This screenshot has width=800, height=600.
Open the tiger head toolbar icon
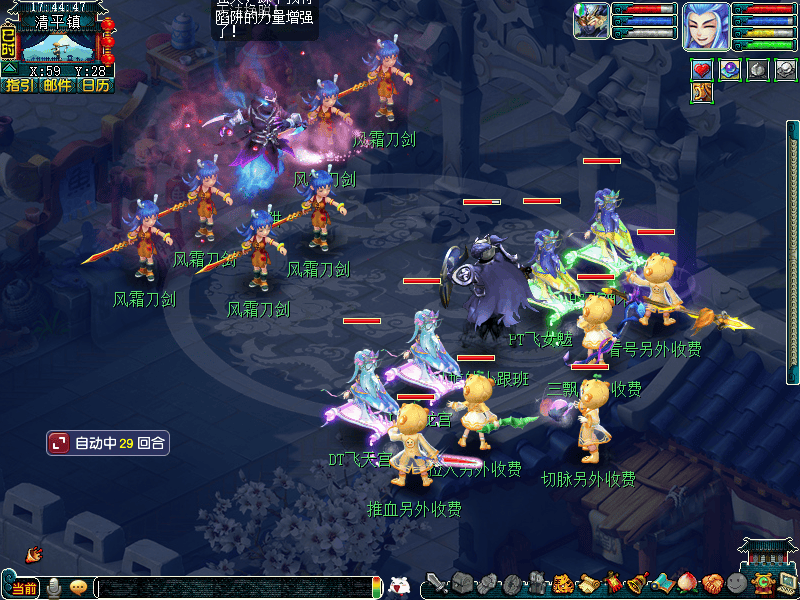click(x=562, y=583)
